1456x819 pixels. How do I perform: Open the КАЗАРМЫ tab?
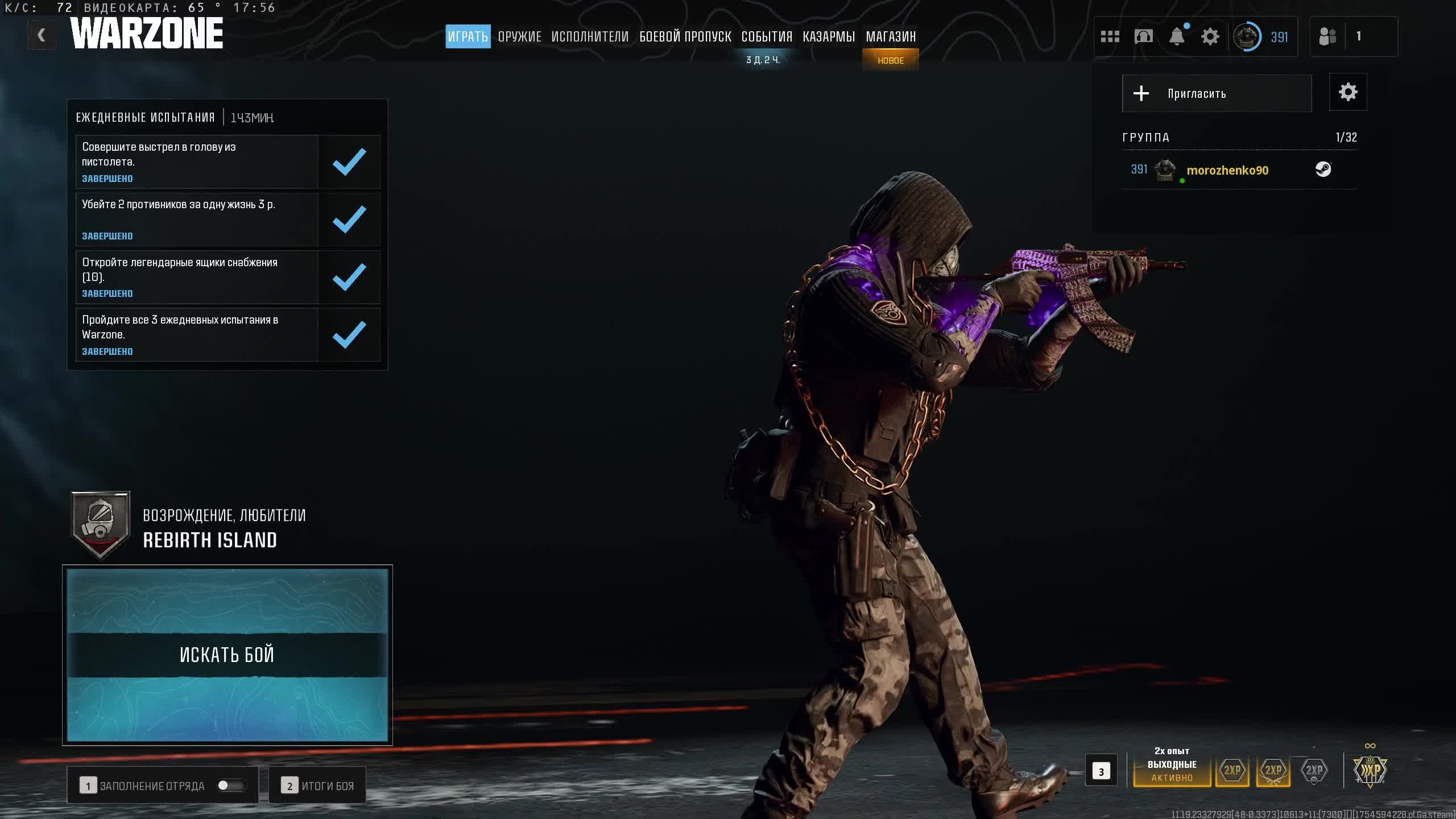click(829, 37)
